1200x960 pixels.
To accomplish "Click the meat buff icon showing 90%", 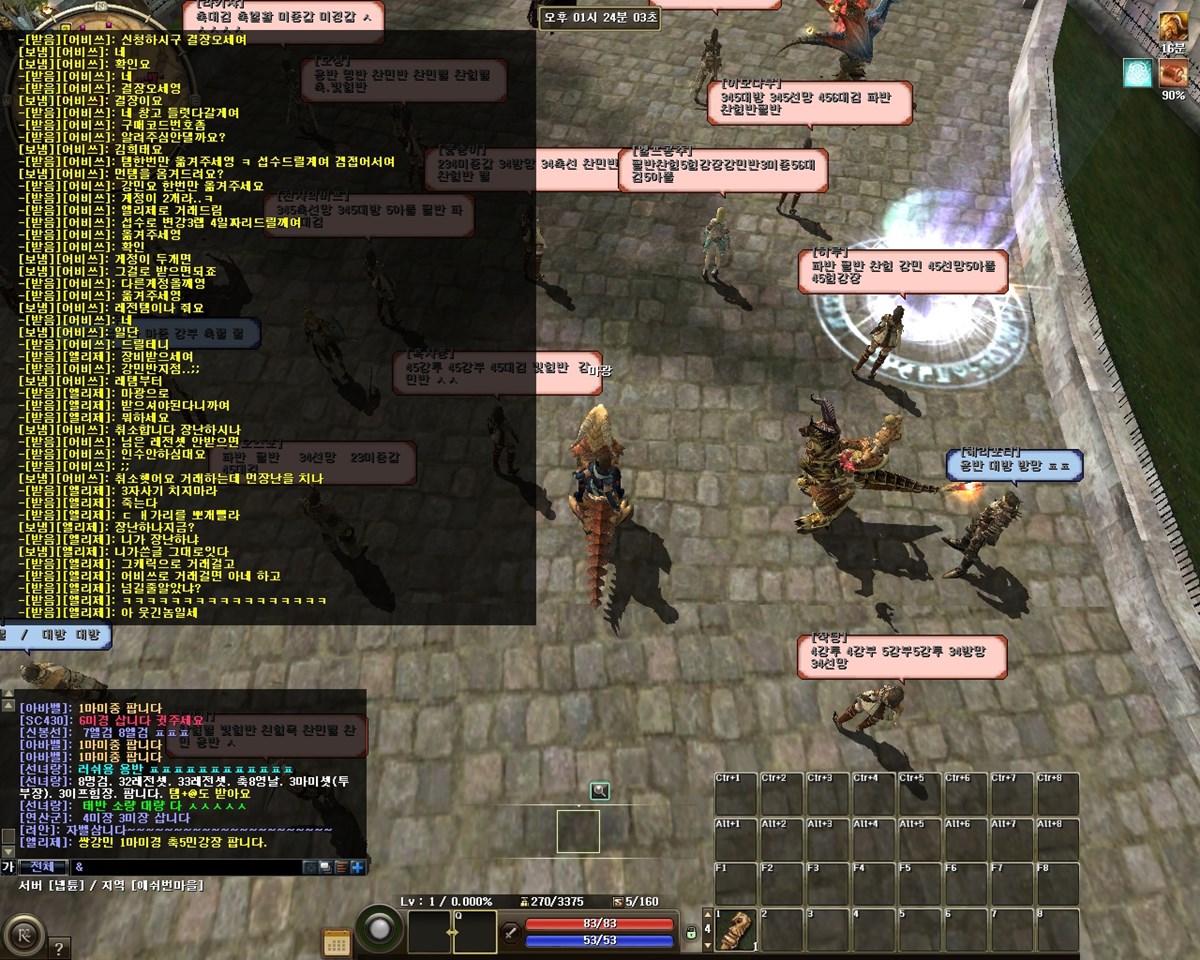I will [x=1173, y=73].
